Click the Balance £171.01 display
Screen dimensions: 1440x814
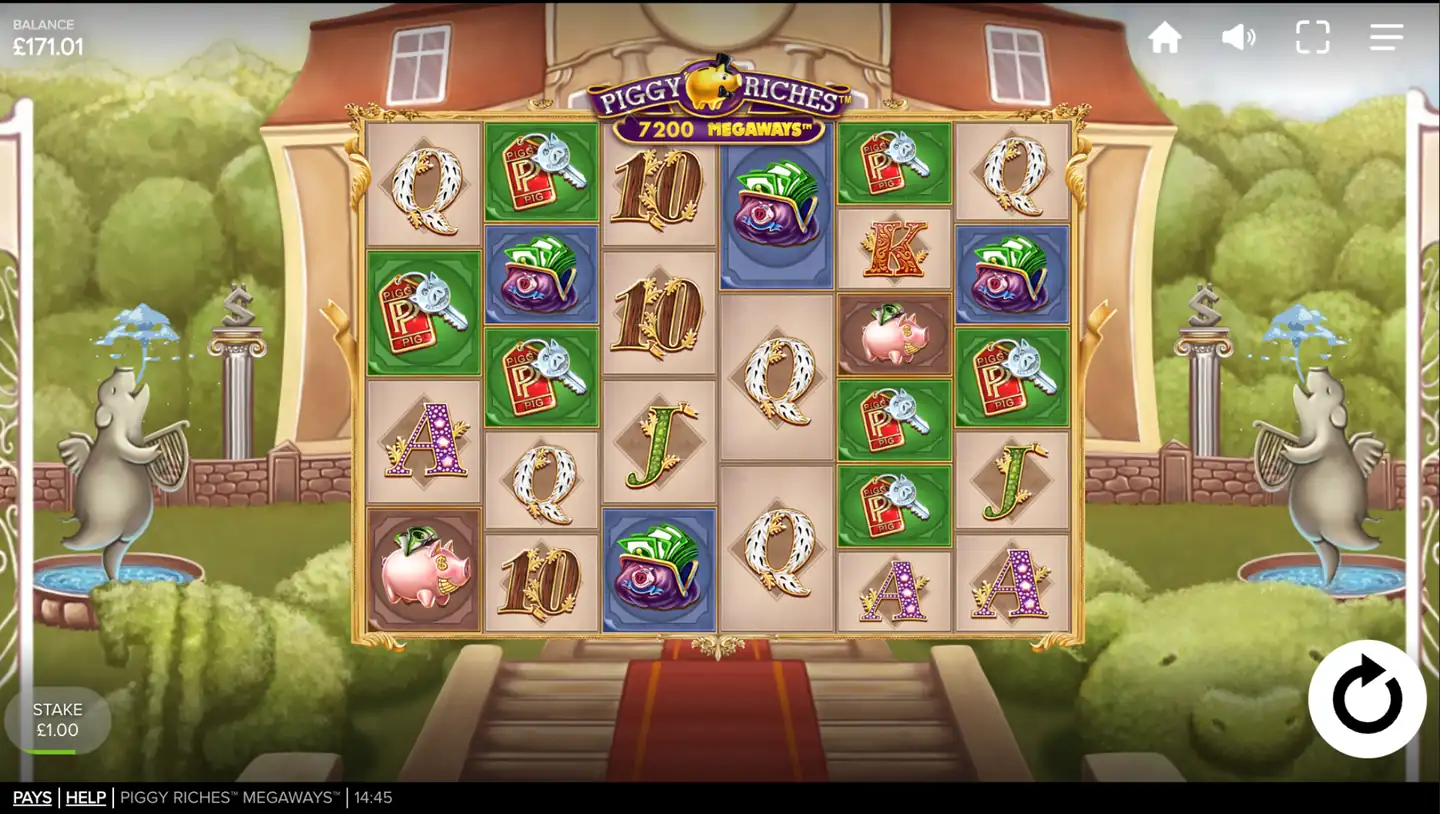point(47,35)
